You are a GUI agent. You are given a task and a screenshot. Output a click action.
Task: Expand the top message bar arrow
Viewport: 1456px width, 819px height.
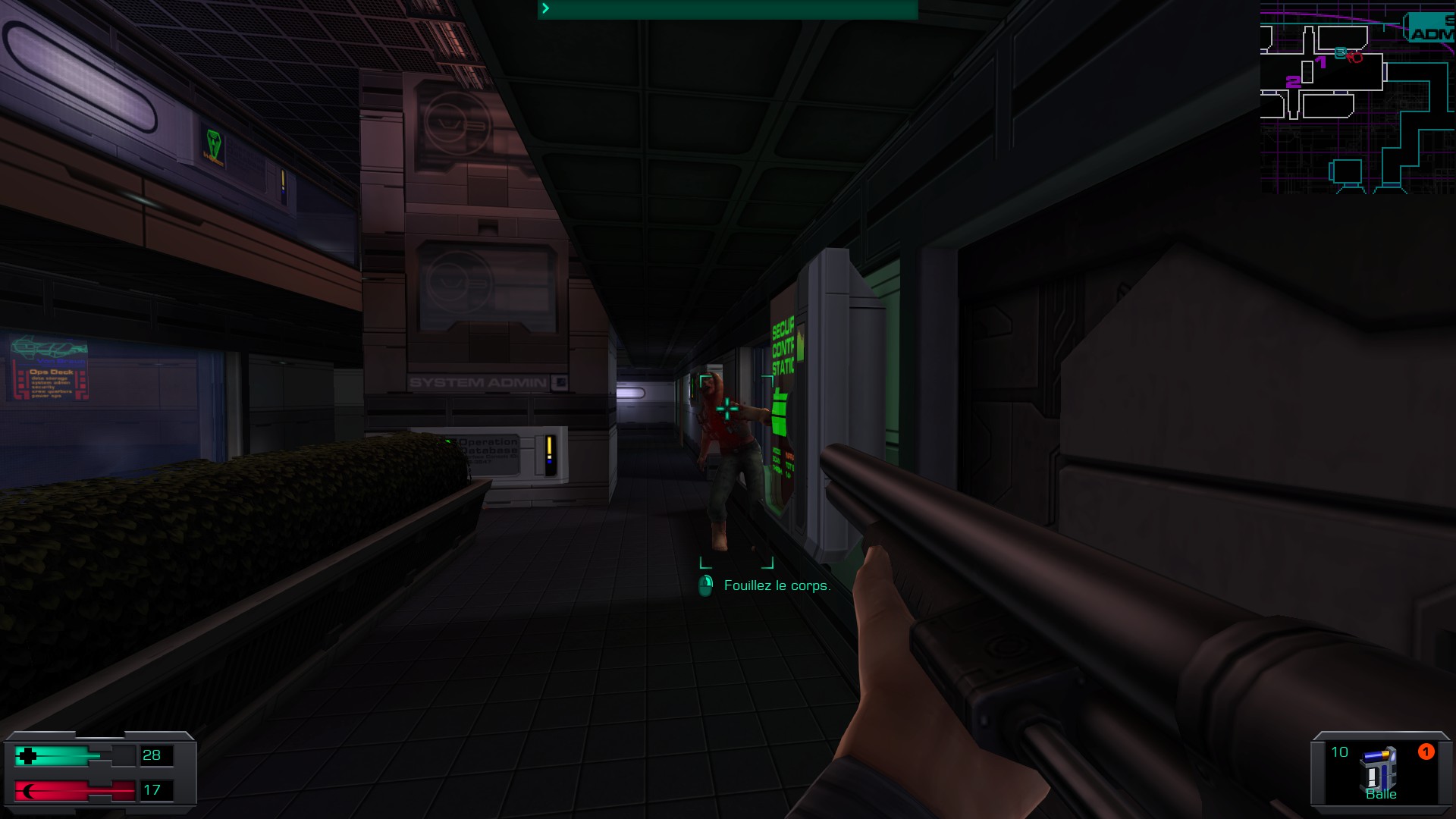coord(545,8)
